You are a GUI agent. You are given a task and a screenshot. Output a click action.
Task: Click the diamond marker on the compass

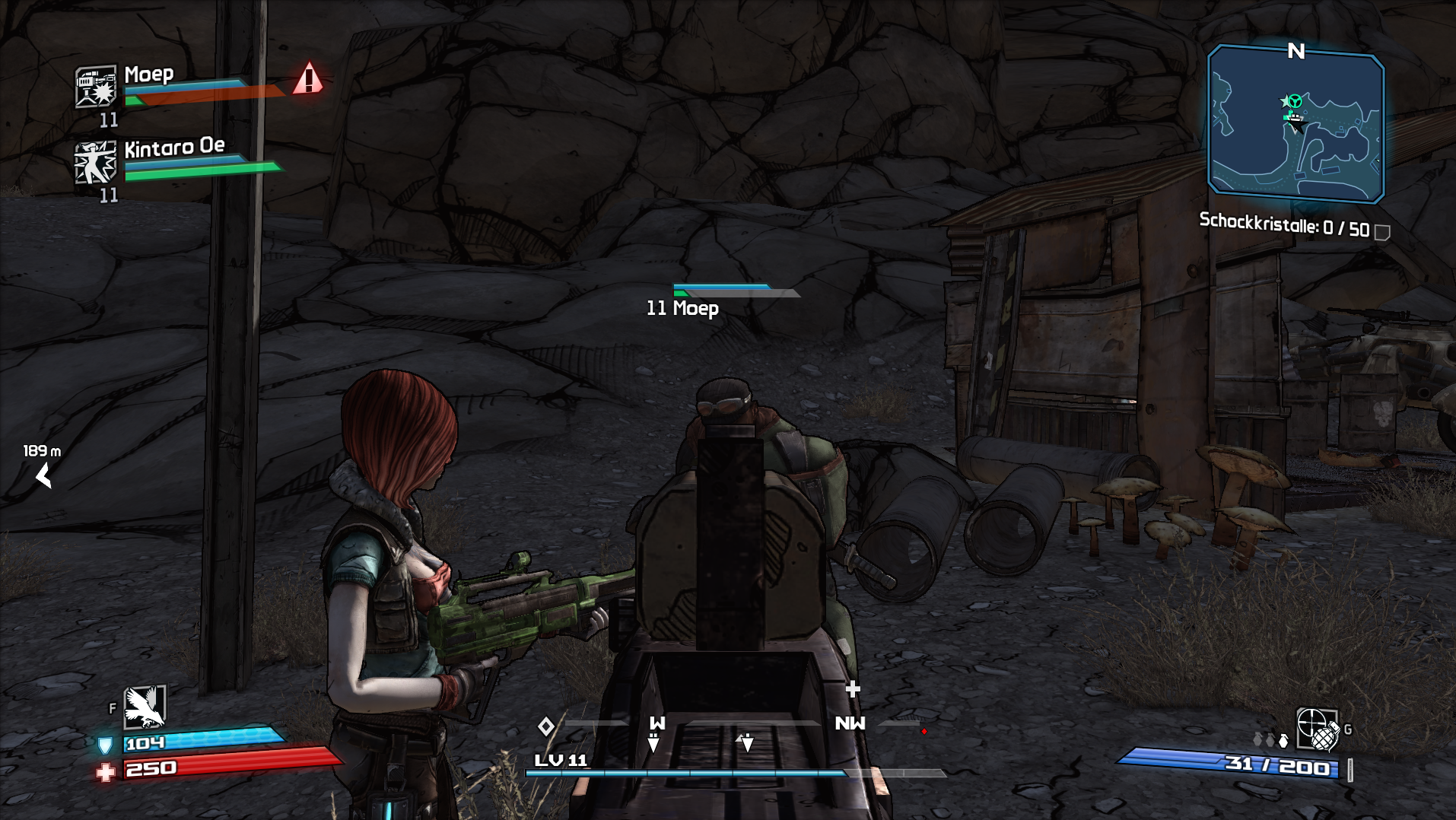545,726
